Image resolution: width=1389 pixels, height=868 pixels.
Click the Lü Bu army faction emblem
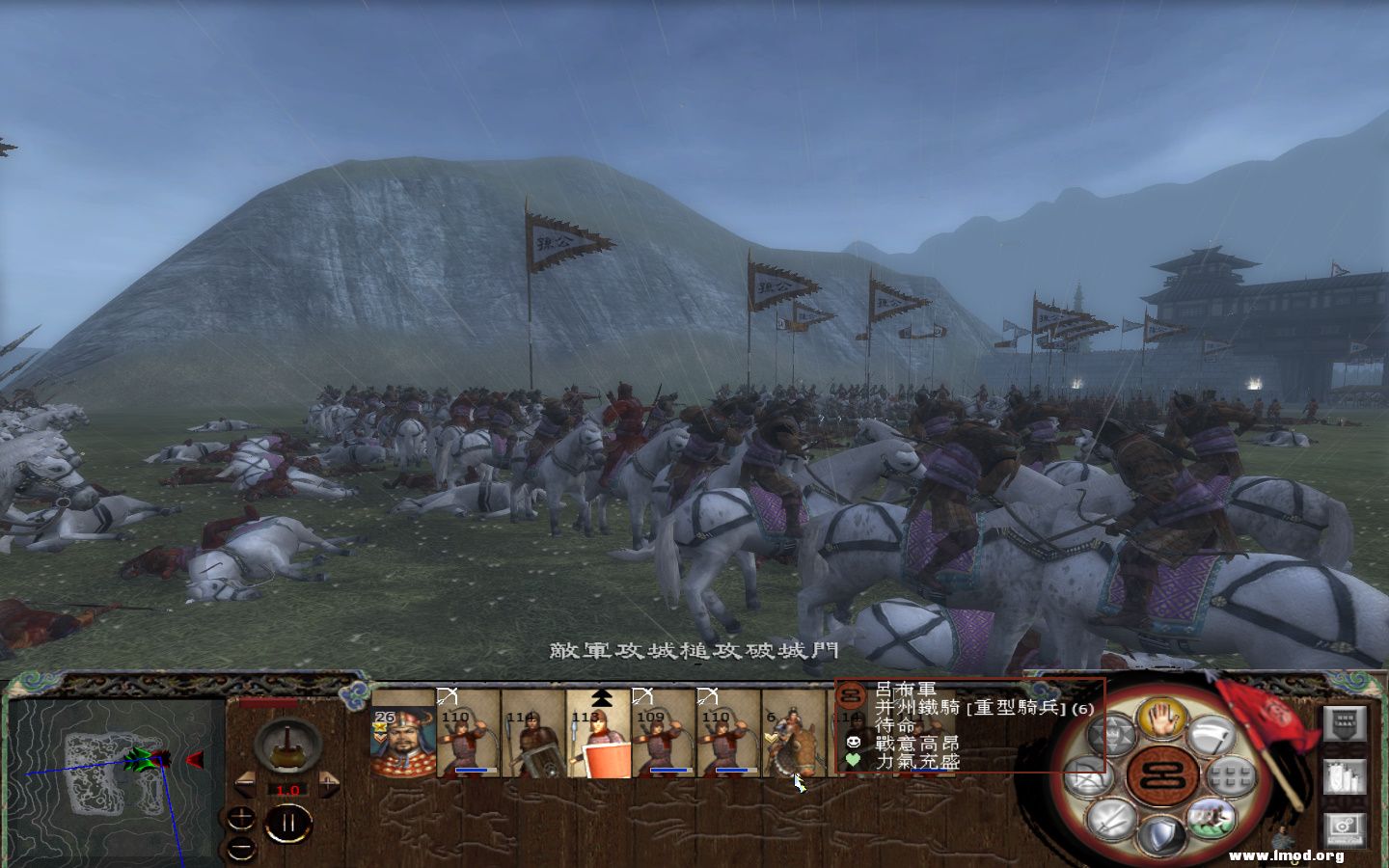click(x=850, y=695)
